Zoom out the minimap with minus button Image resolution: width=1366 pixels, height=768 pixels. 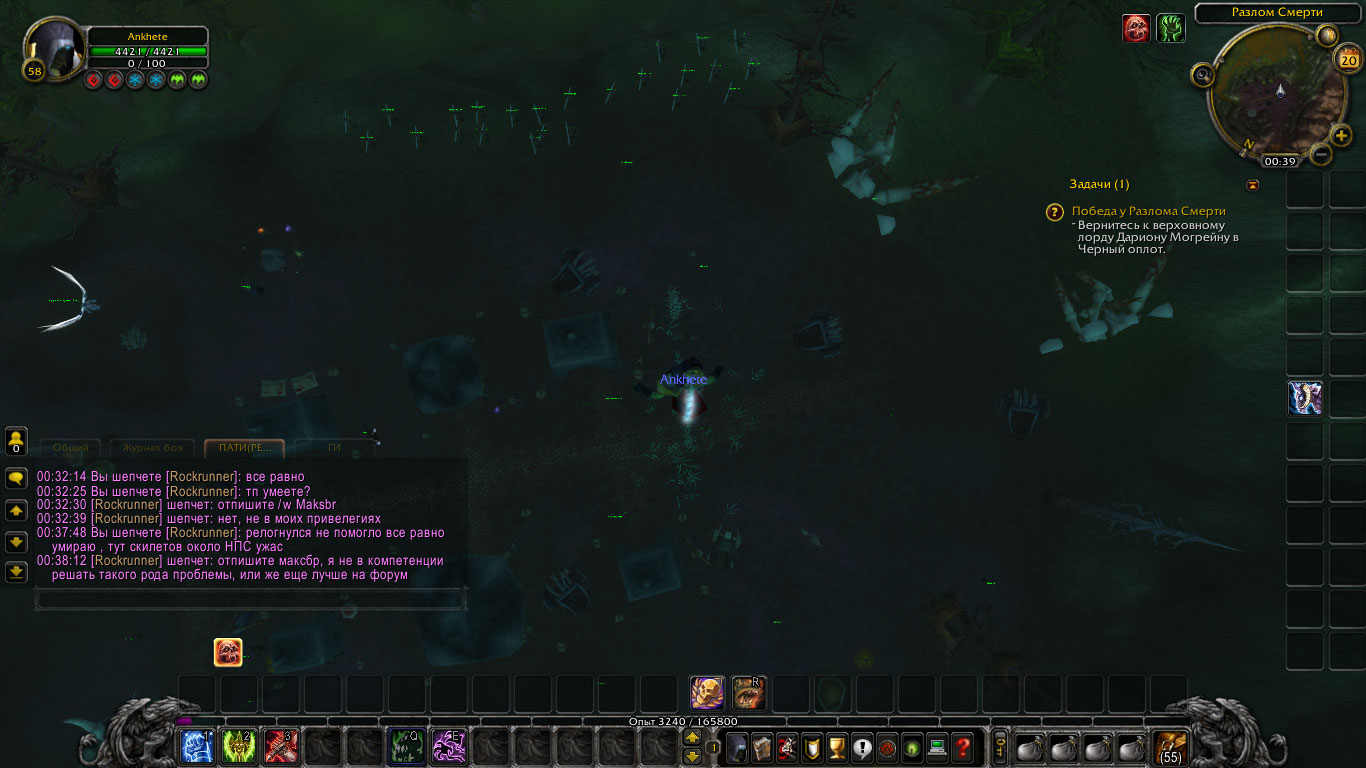click(x=1320, y=154)
